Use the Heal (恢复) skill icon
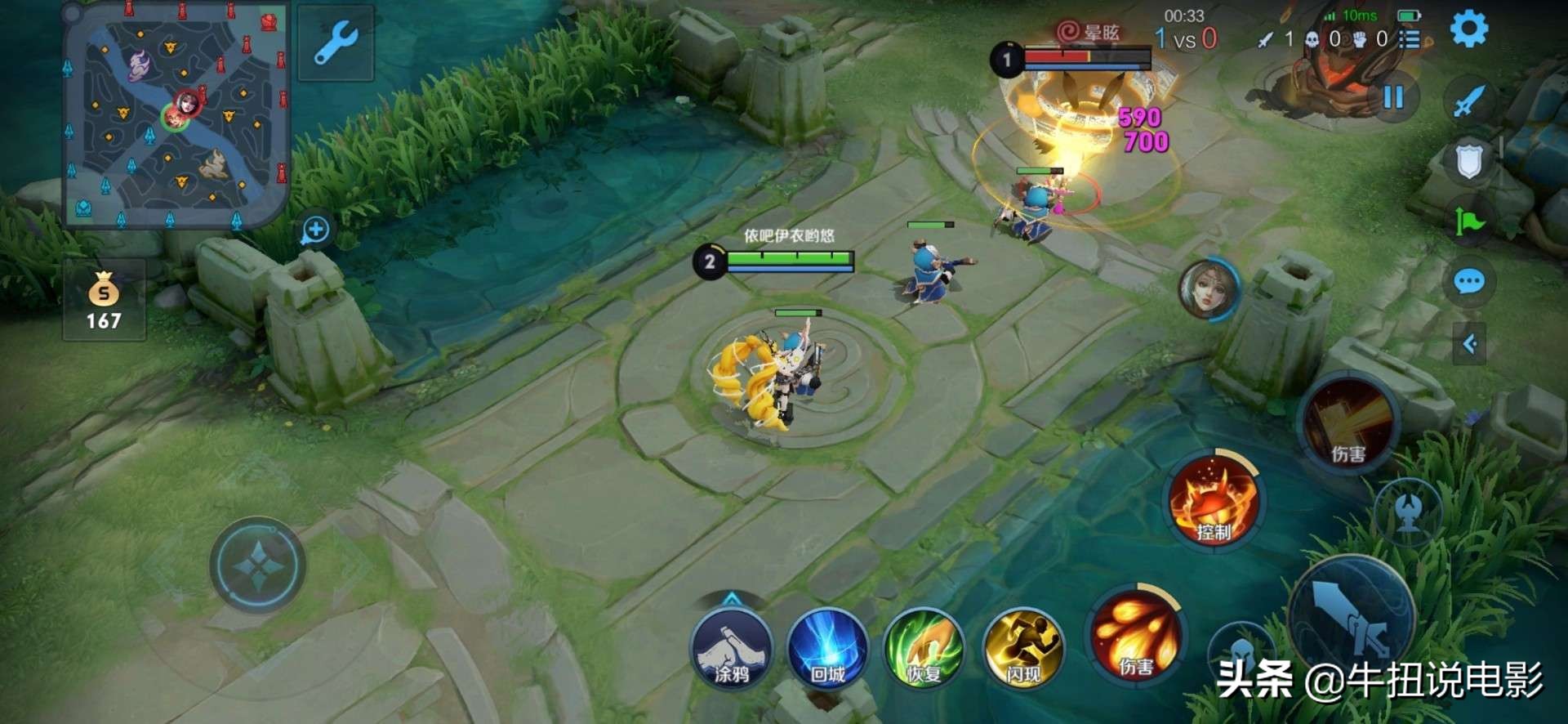Image resolution: width=1568 pixels, height=724 pixels. point(925,650)
